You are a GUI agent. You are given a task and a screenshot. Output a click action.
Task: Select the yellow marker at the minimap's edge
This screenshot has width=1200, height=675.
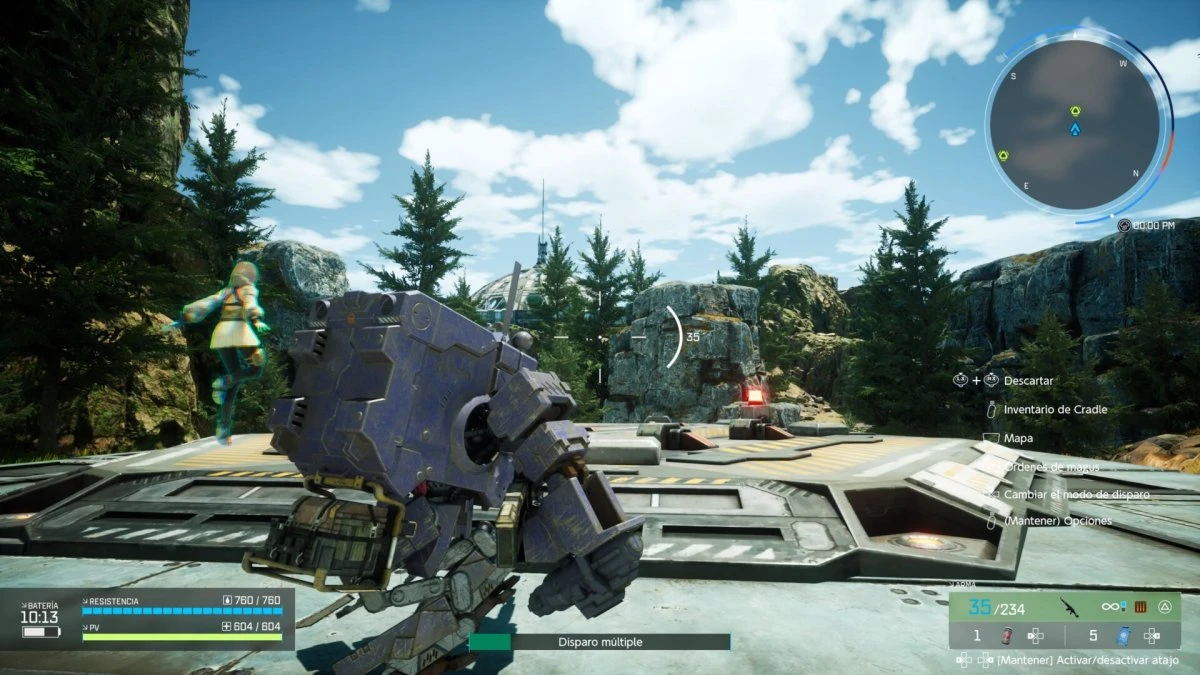tap(1003, 155)
